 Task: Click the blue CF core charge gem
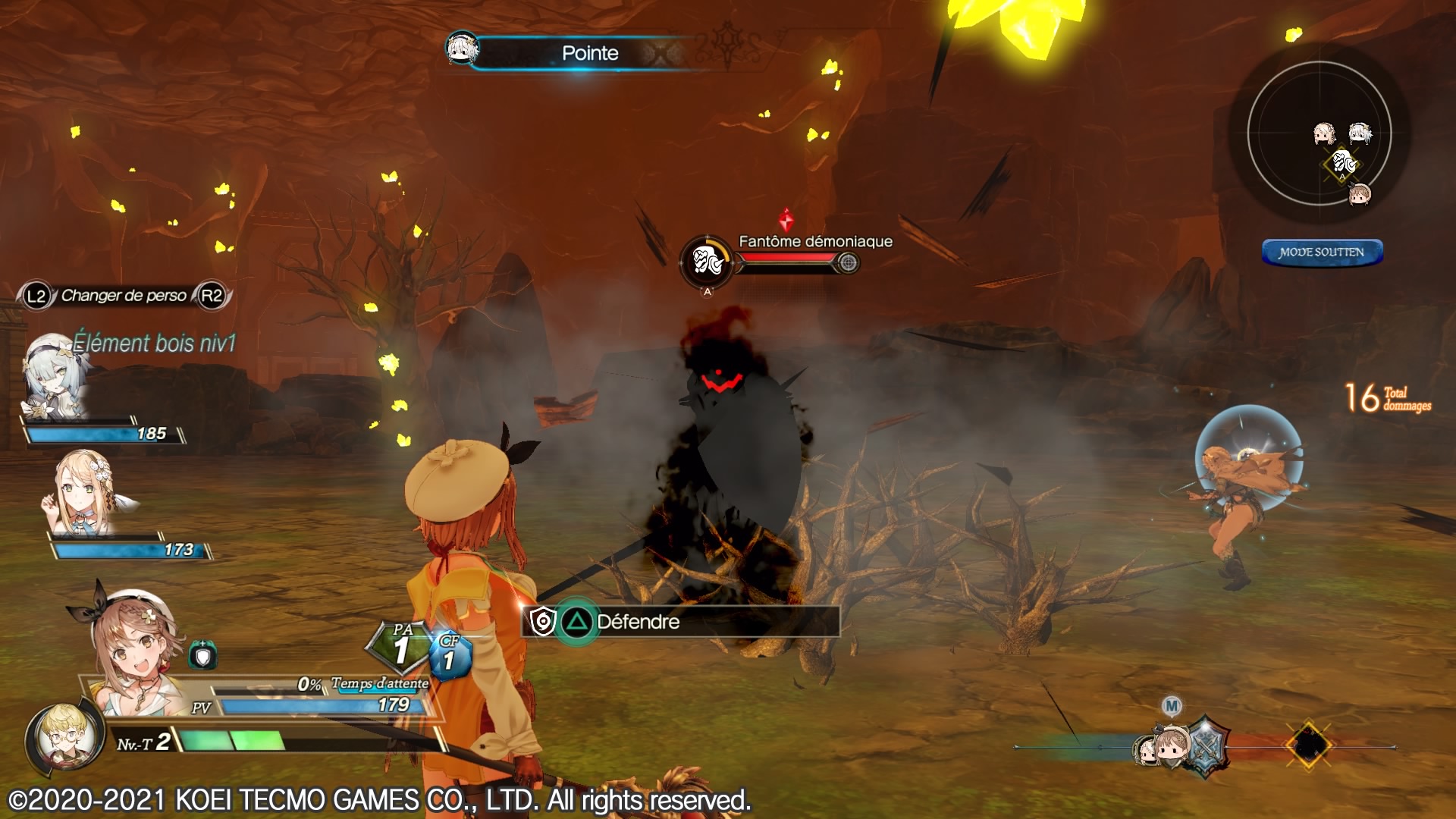coord(450,655)
